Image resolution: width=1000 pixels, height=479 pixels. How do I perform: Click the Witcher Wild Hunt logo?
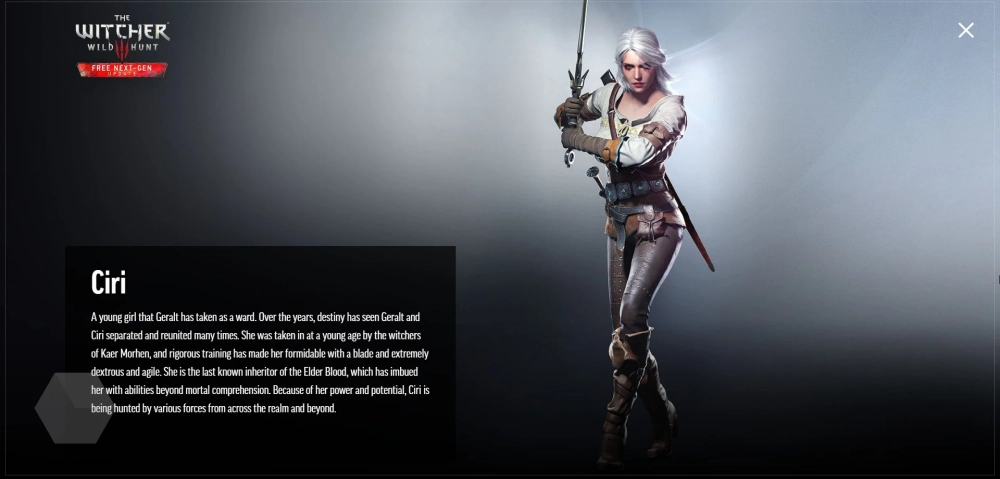click(x=122, y=36)
